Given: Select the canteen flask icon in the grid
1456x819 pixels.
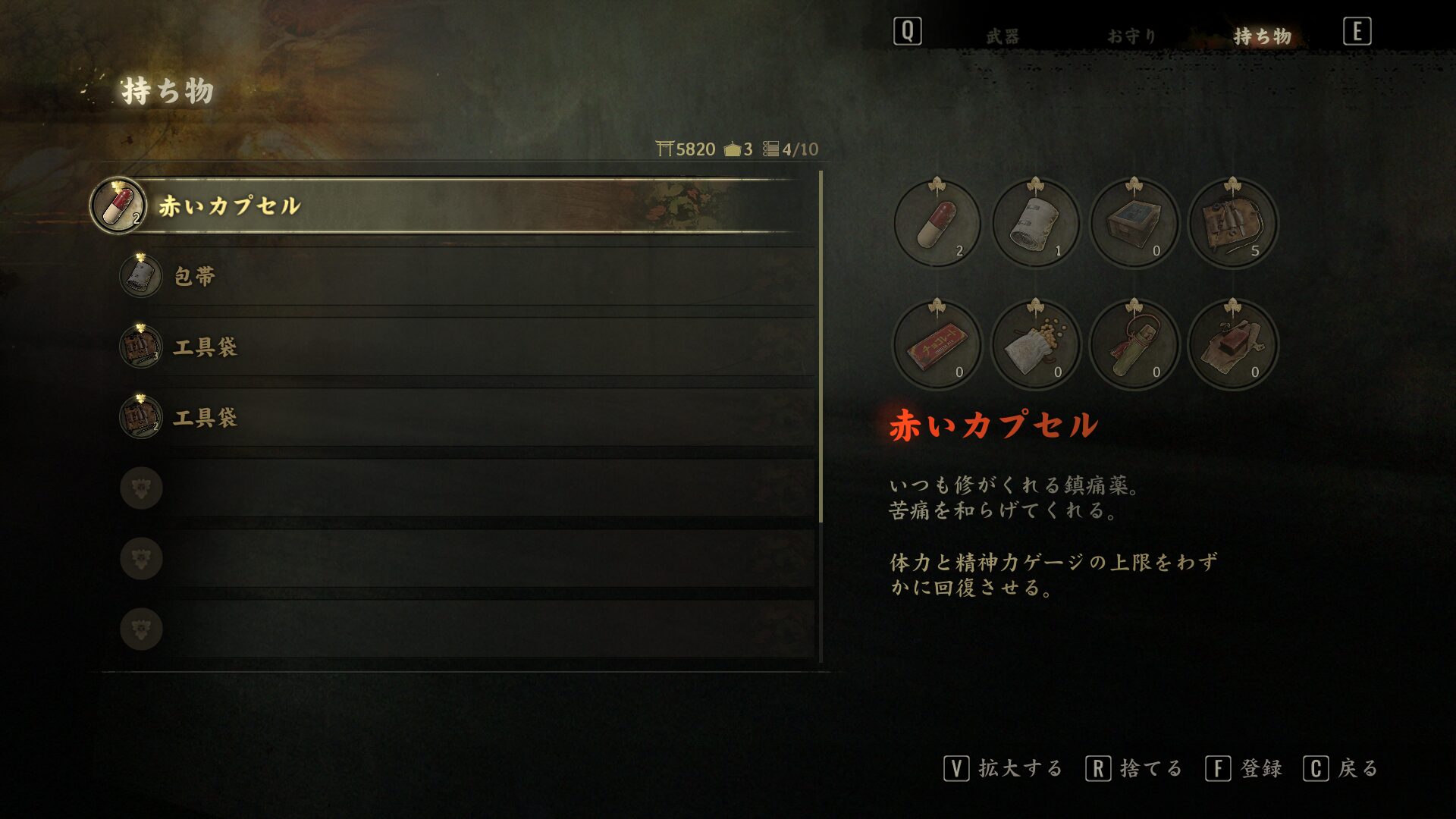Looking at the screenshot, I should pyautogui.click(x=1134, y=345).
